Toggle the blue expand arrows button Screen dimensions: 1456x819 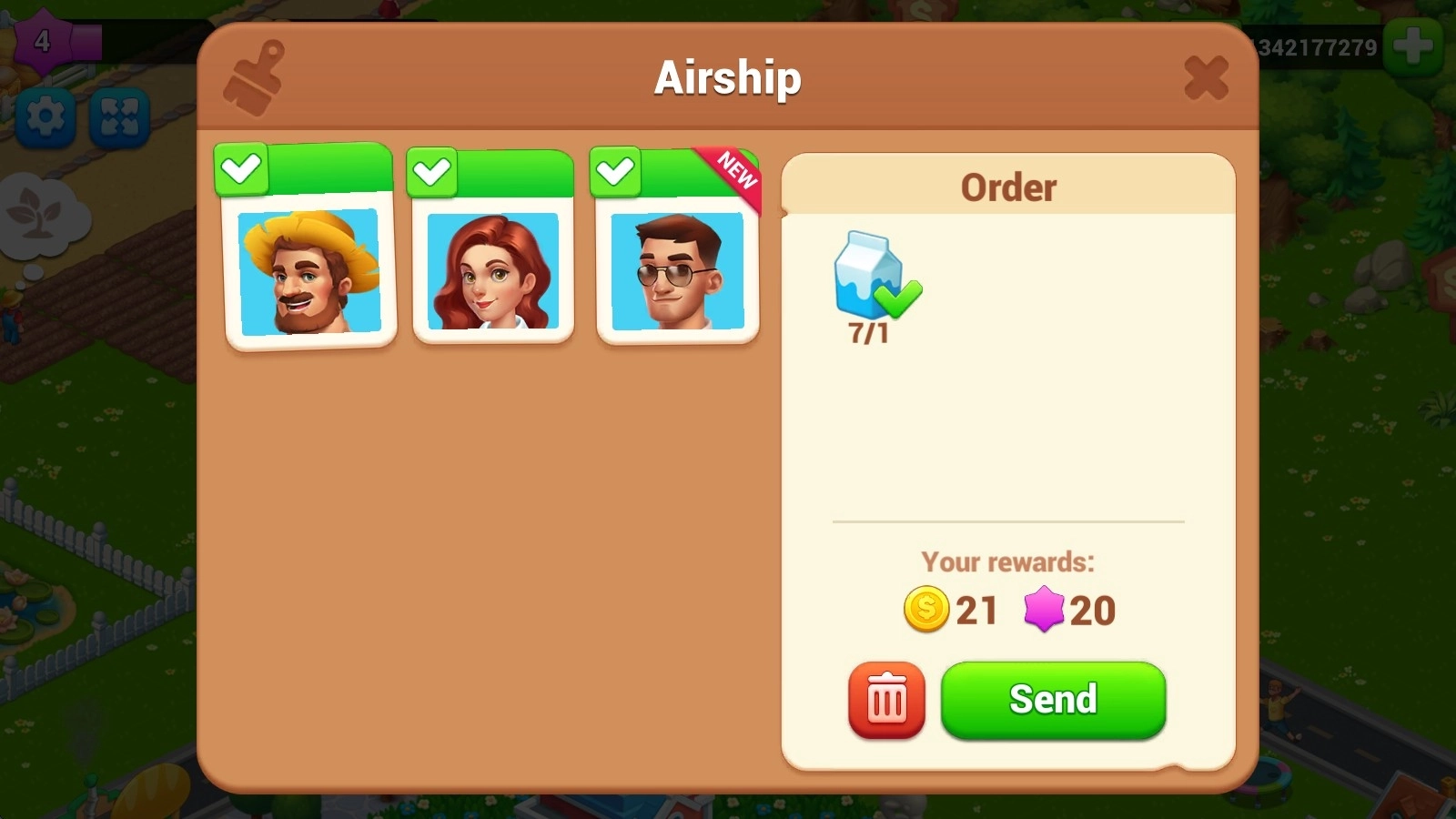[x=119, y=117]
